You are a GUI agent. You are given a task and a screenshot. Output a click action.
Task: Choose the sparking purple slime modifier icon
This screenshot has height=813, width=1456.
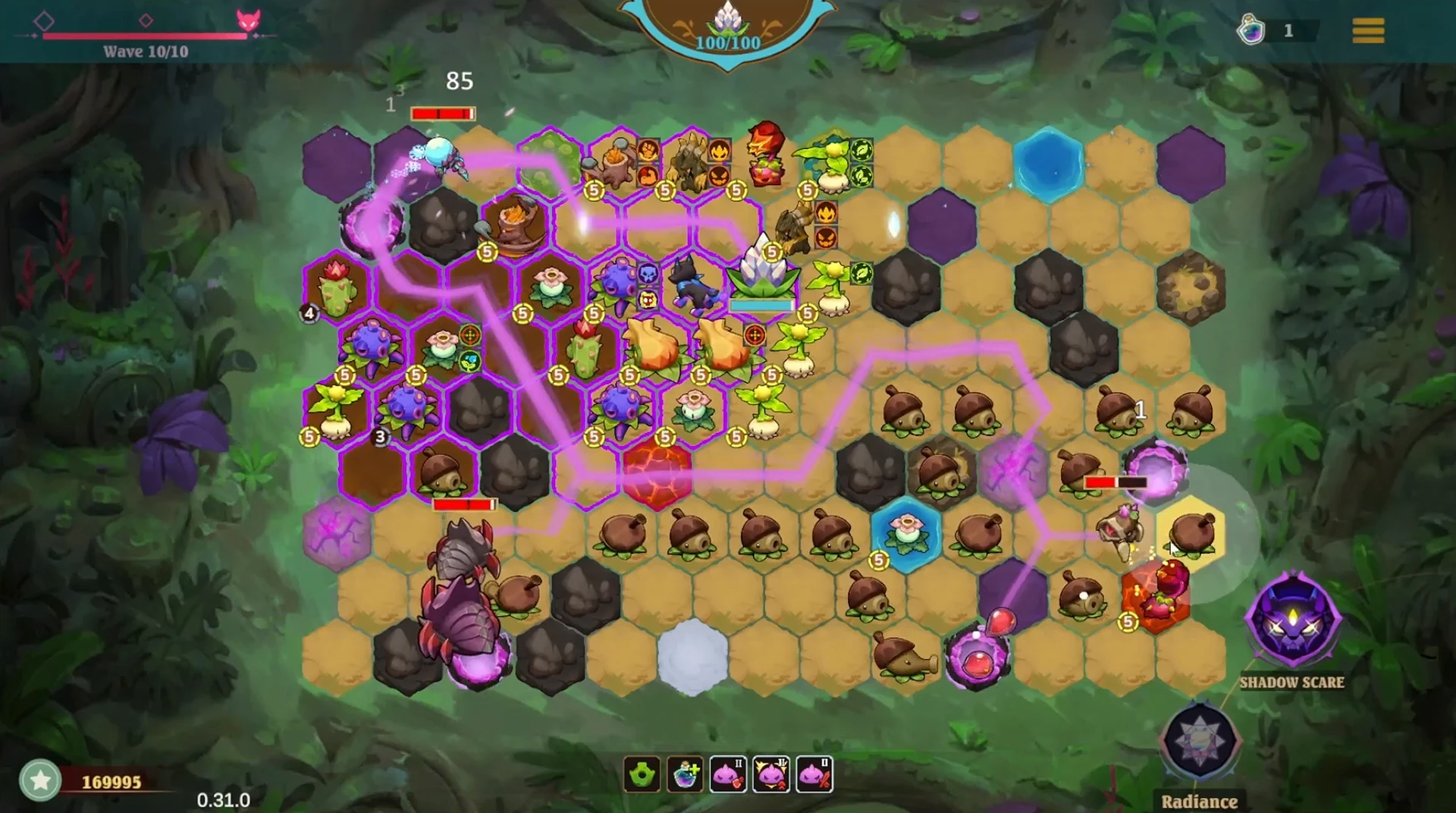point(771,774)
